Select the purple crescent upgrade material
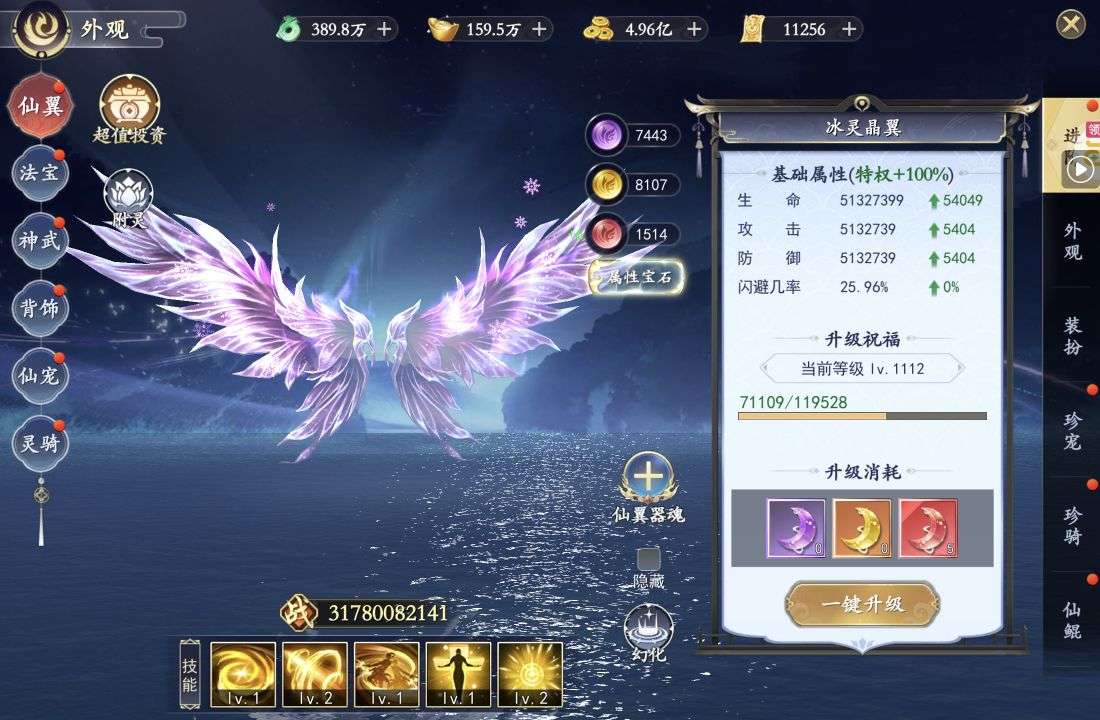The image size is (1100, 720). (x=796, y=528)
